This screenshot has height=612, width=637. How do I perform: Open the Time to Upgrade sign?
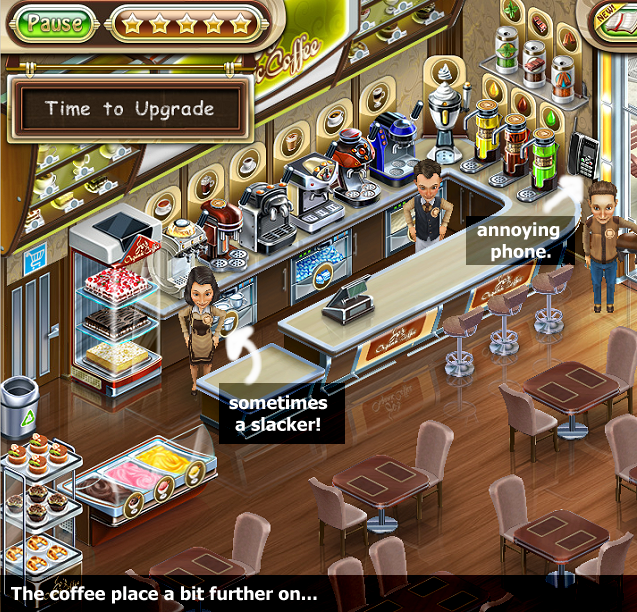(130, 109)
